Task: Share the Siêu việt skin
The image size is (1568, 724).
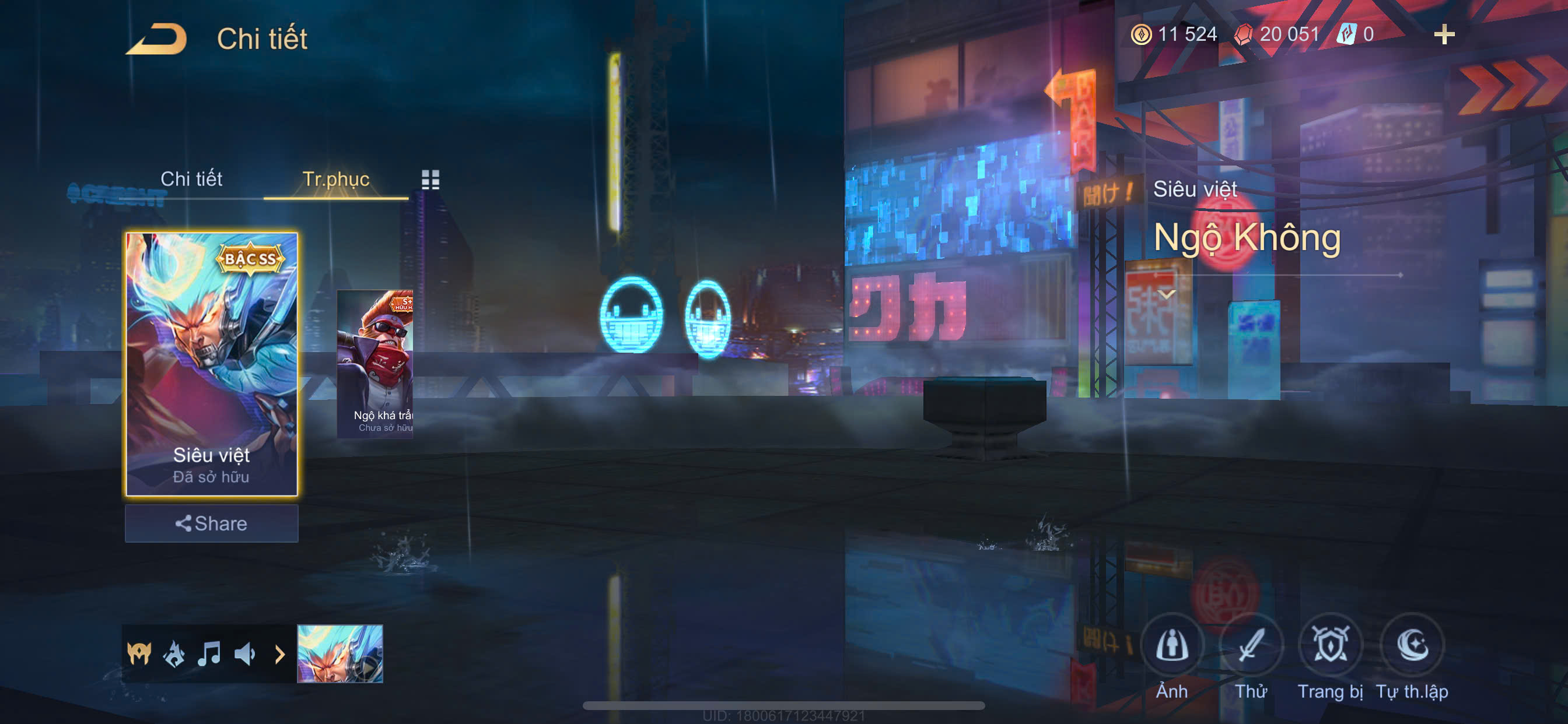Action: coord(211,523)
